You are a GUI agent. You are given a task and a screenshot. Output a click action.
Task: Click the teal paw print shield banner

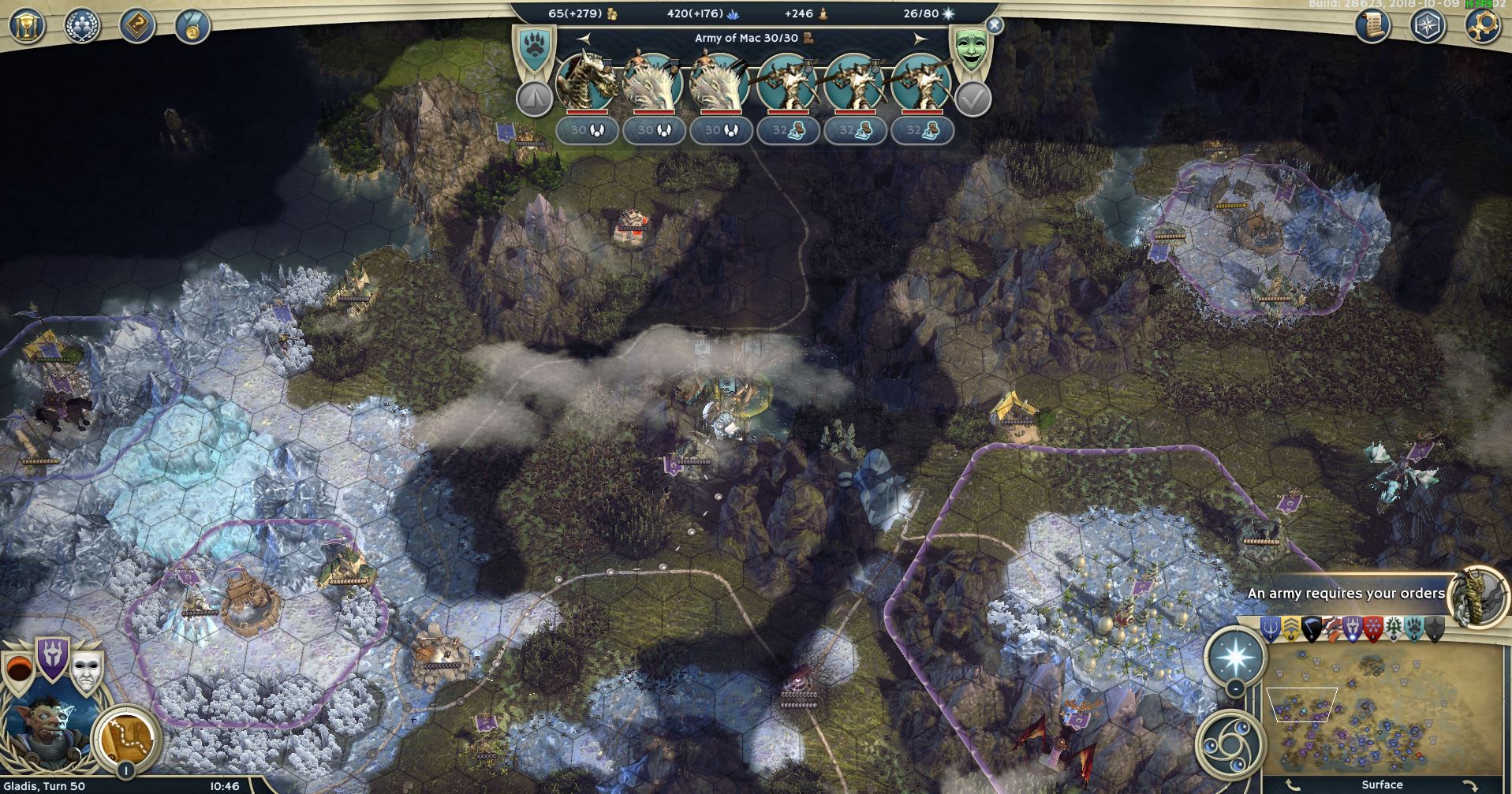point(535,49)
